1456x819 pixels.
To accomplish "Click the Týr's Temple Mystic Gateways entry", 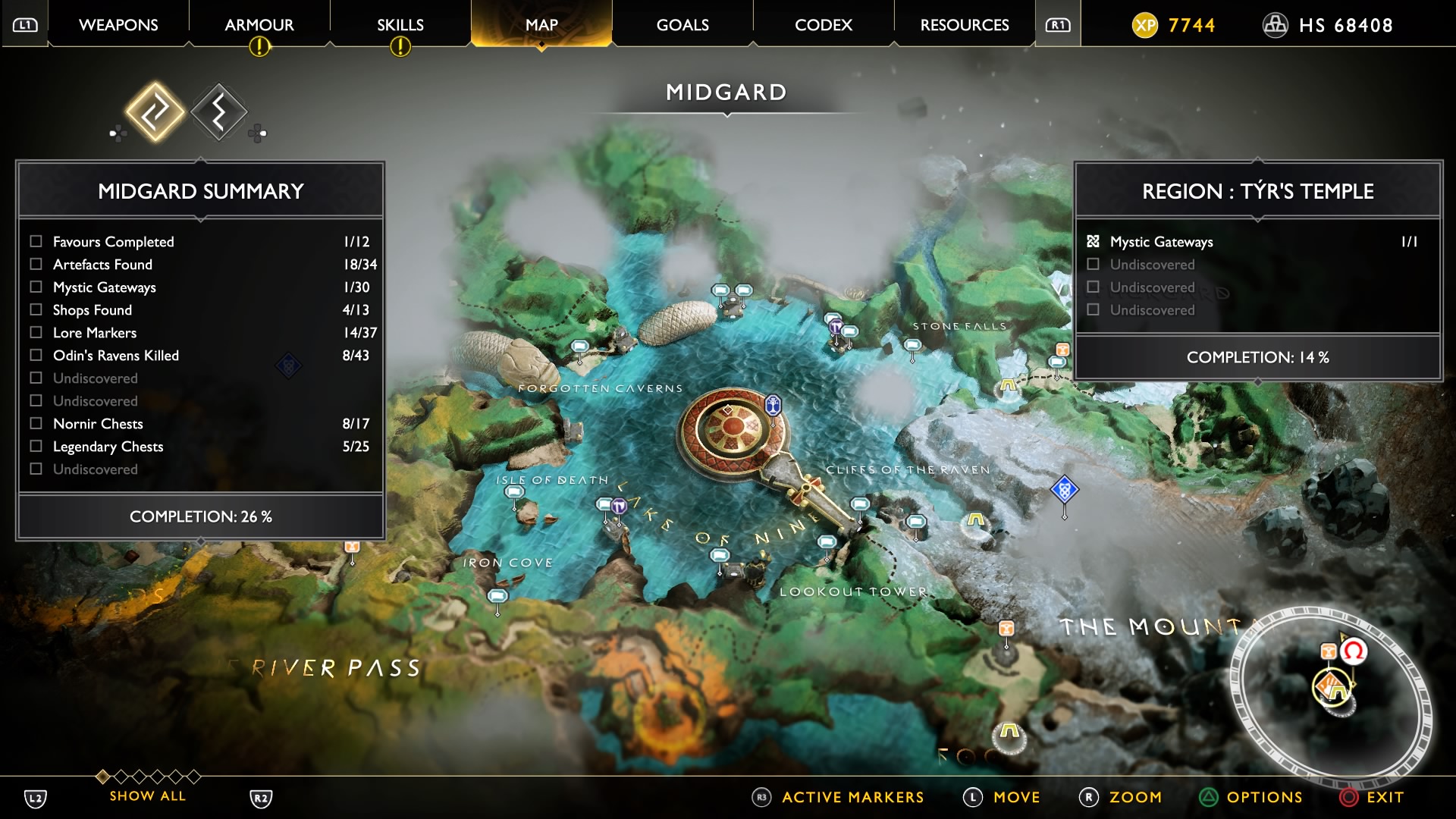I will tap(1161, 241).
